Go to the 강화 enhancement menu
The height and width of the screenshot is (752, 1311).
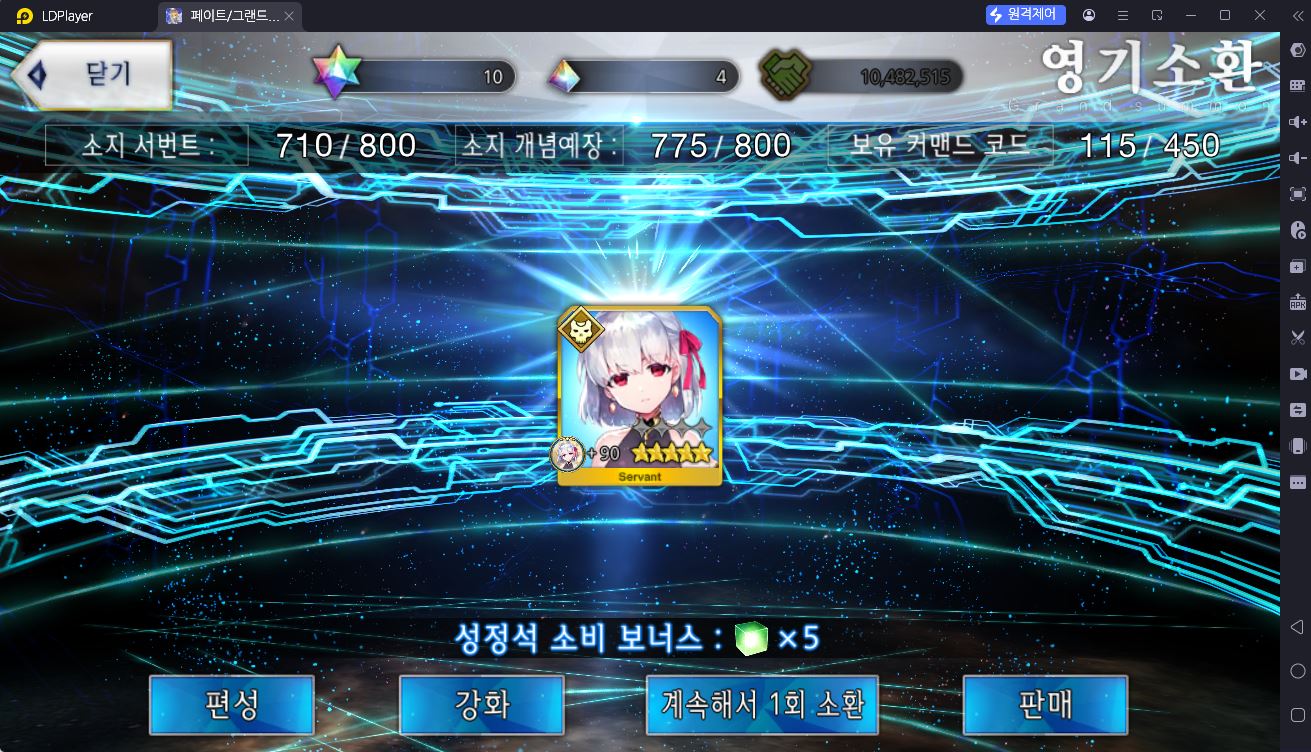(482, 705)
